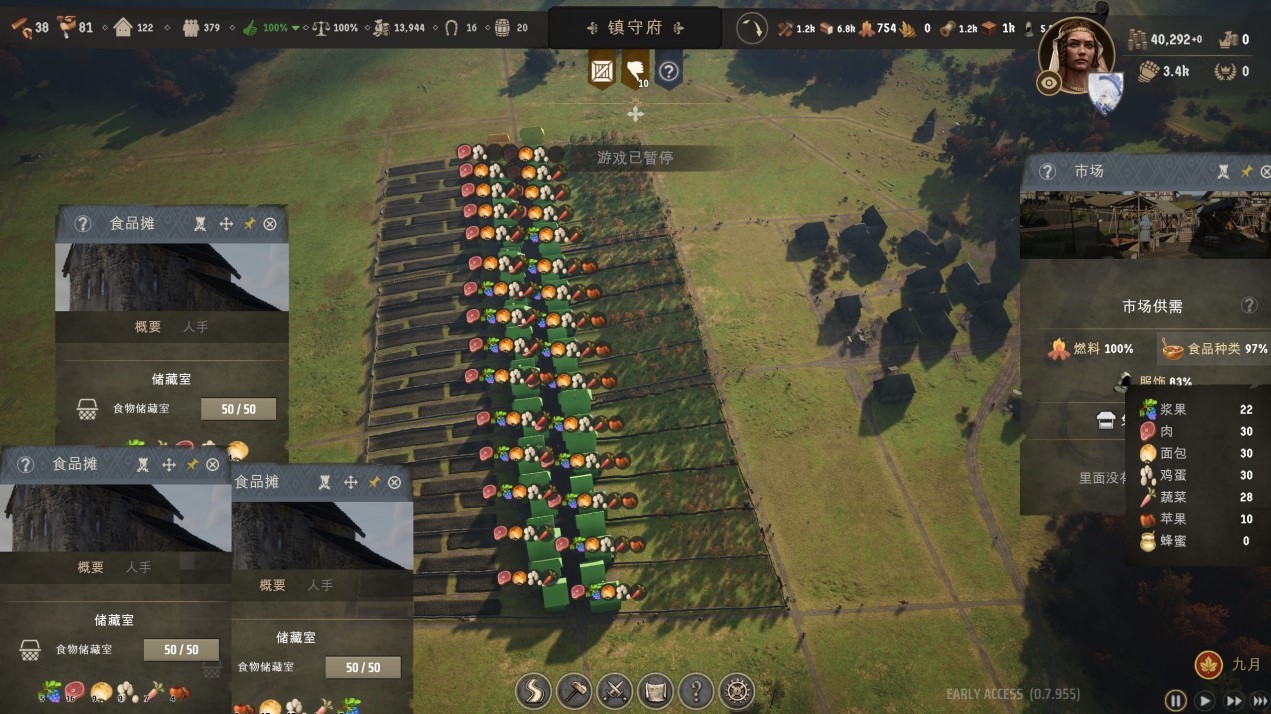Close the 市场 market panel
Screen dimensions: 1271x714
click(x=1266, y=172)
